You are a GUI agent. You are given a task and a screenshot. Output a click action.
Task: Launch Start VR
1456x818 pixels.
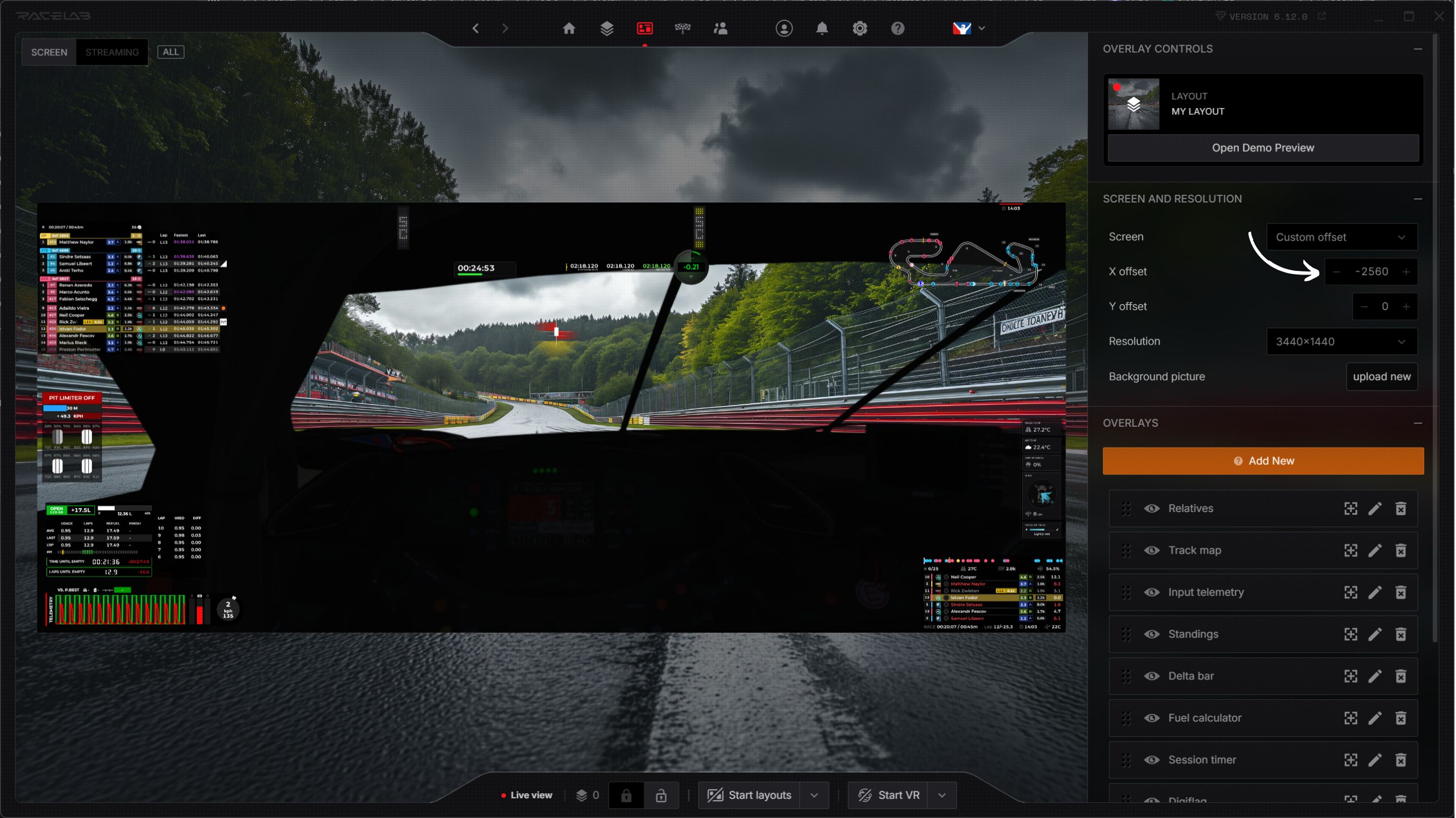tap(889, 795)
